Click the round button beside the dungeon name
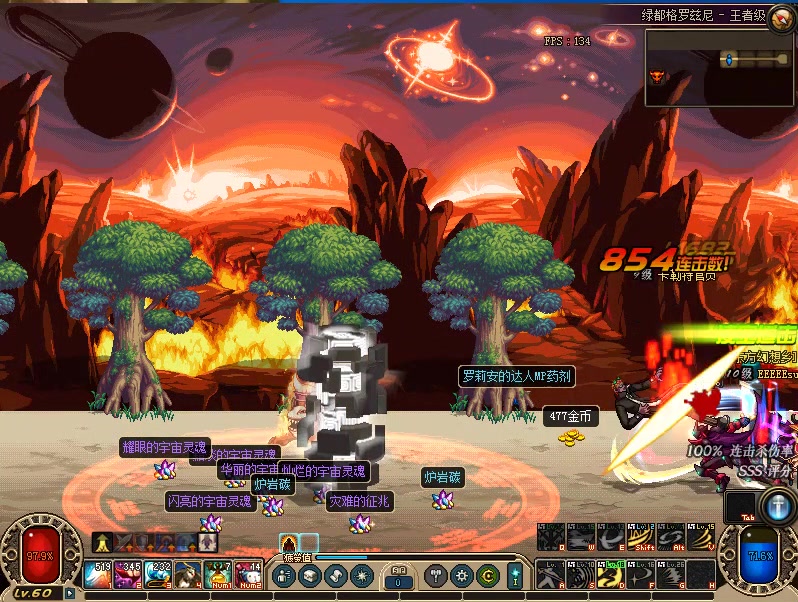The image size is (798, 602). (x=780, y=16)
